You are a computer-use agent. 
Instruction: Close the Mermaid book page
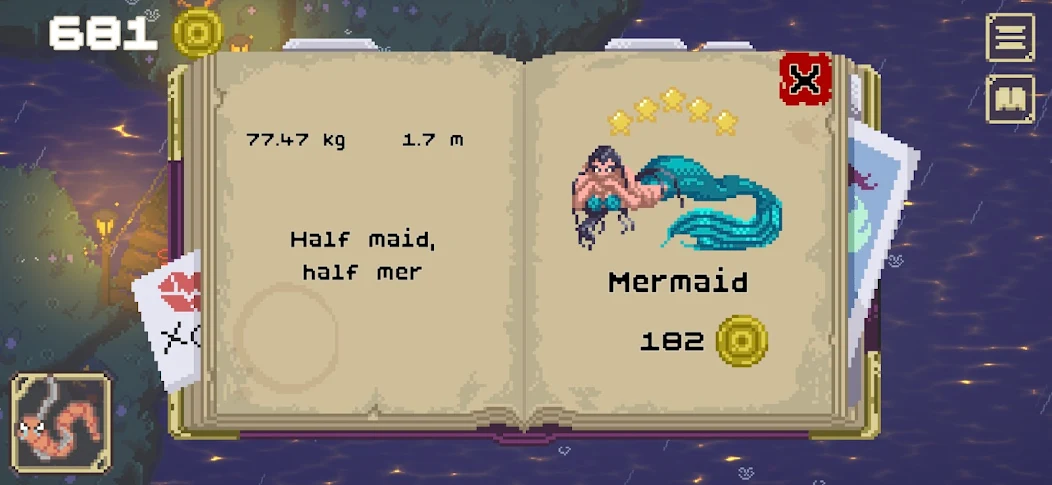pos(805,79)
